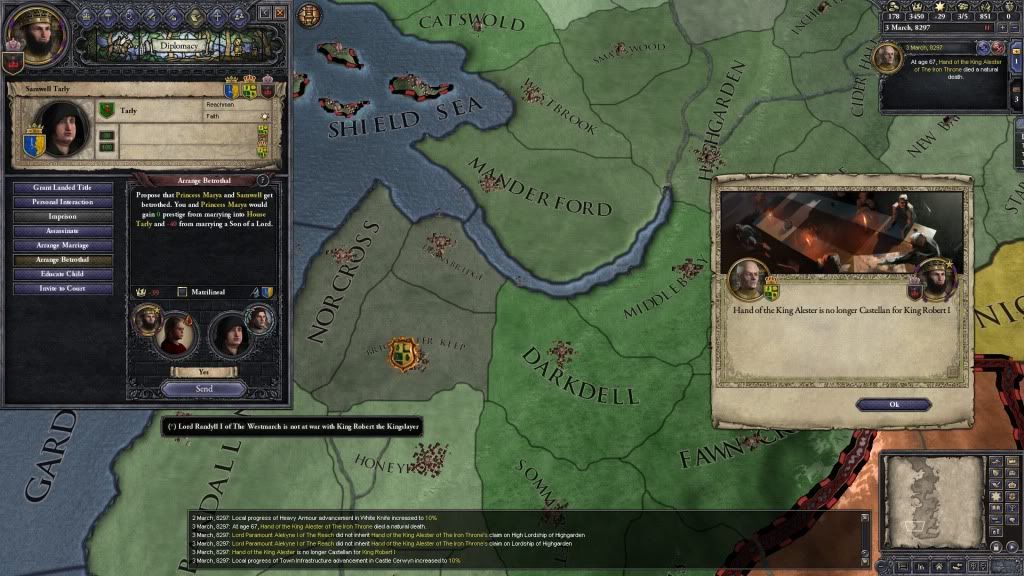Choose Grant Landed Title
Screen dimensions: 1024x576
coord(63,187)
